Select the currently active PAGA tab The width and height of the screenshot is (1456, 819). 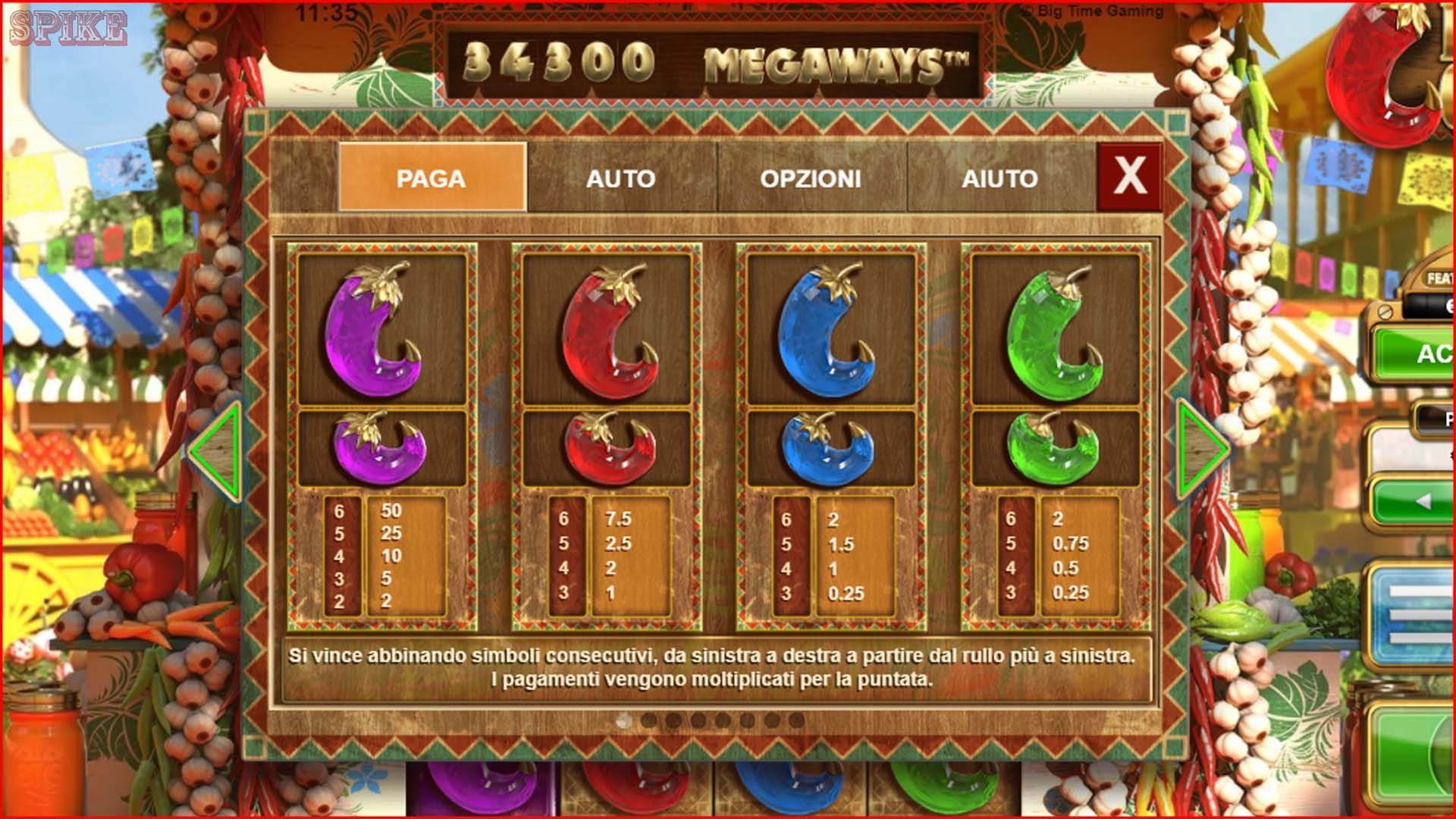[434, 180]
